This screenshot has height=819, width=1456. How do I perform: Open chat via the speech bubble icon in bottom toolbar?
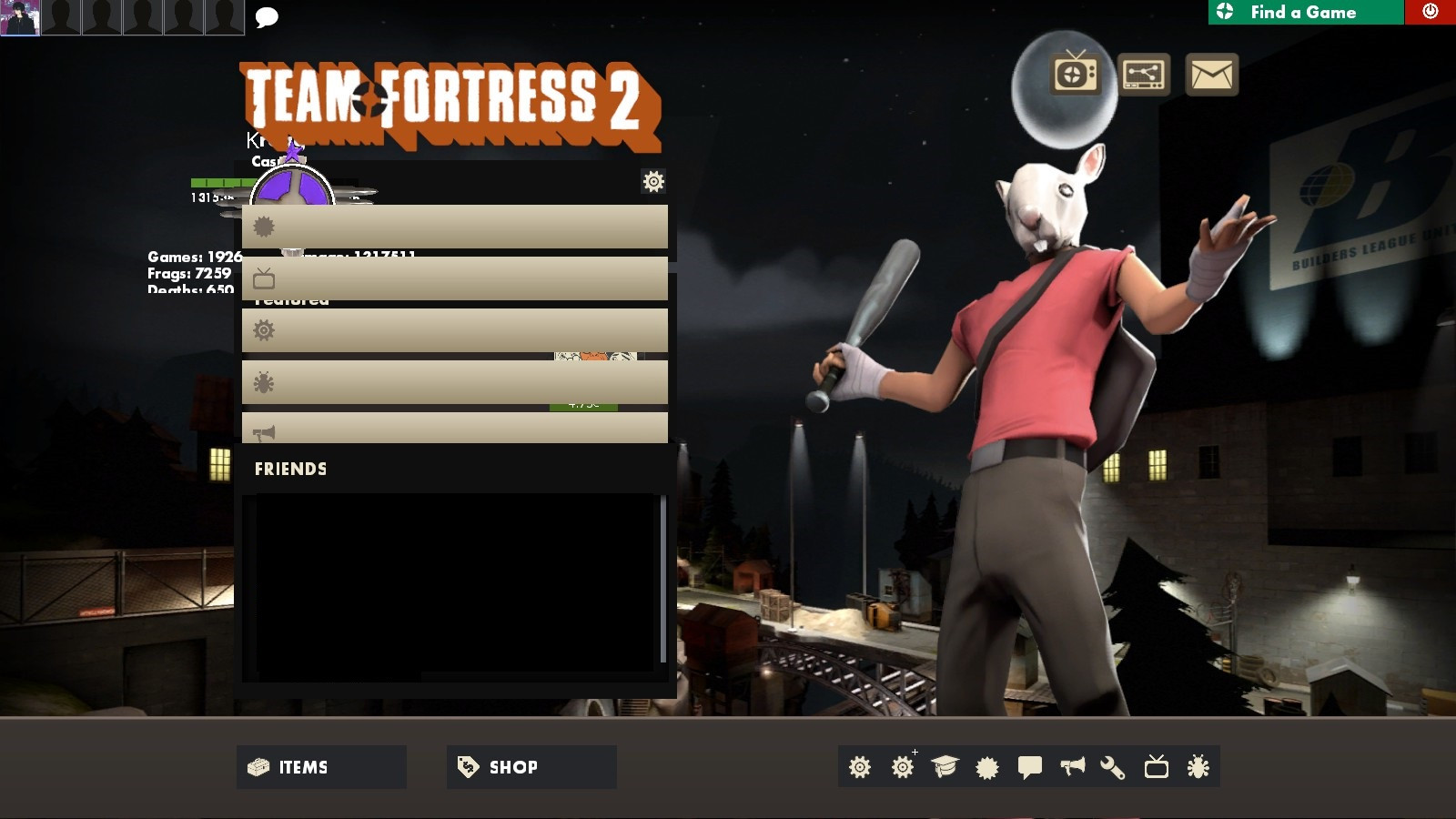pyautogui.click(x=1029, y=767)
